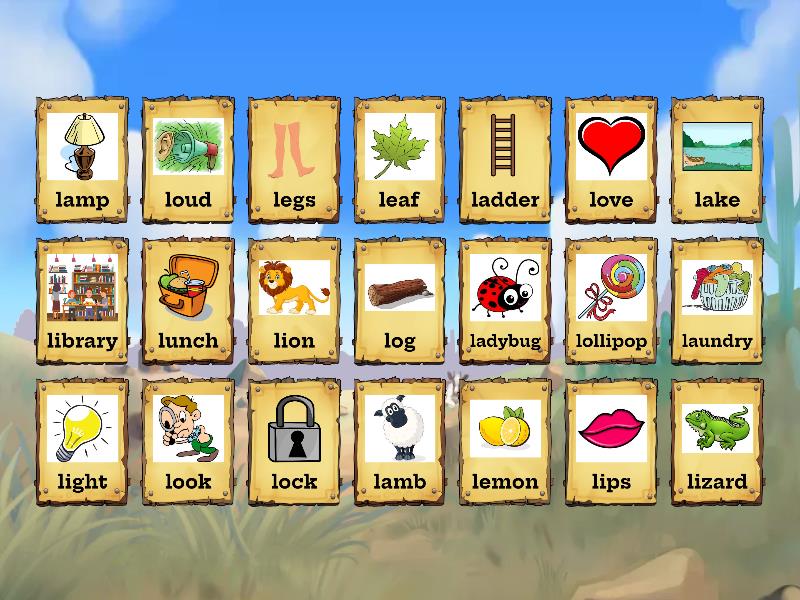This screenshot has width=800, height=600.
Task: Click the lollipop card
Action: click(611, 301)
